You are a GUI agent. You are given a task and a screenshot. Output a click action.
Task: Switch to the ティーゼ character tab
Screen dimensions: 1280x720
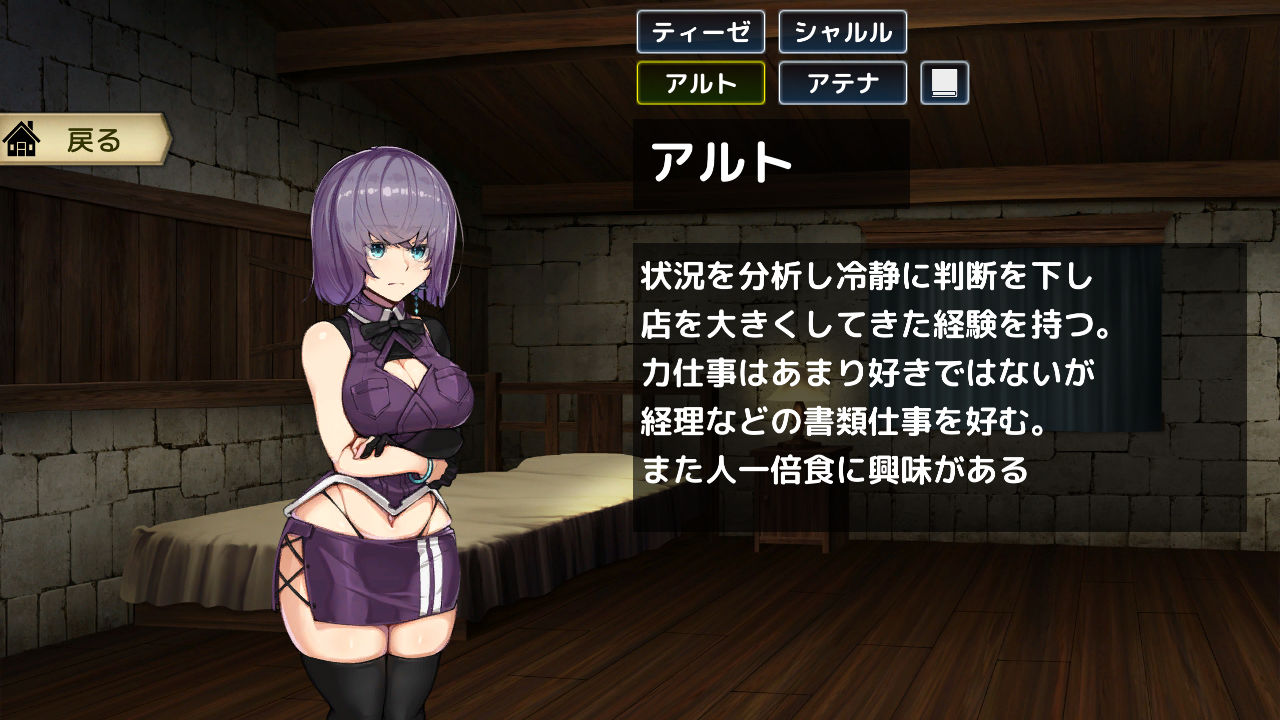(x=700, y=33)
